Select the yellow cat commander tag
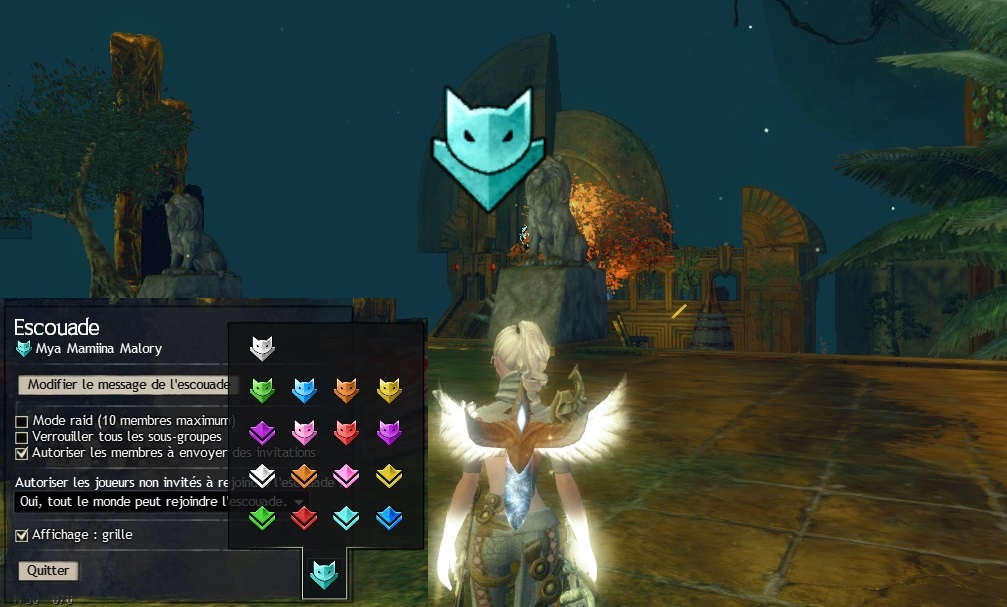The width and height of the screenshot is (1007, 607). pos(388,390)
